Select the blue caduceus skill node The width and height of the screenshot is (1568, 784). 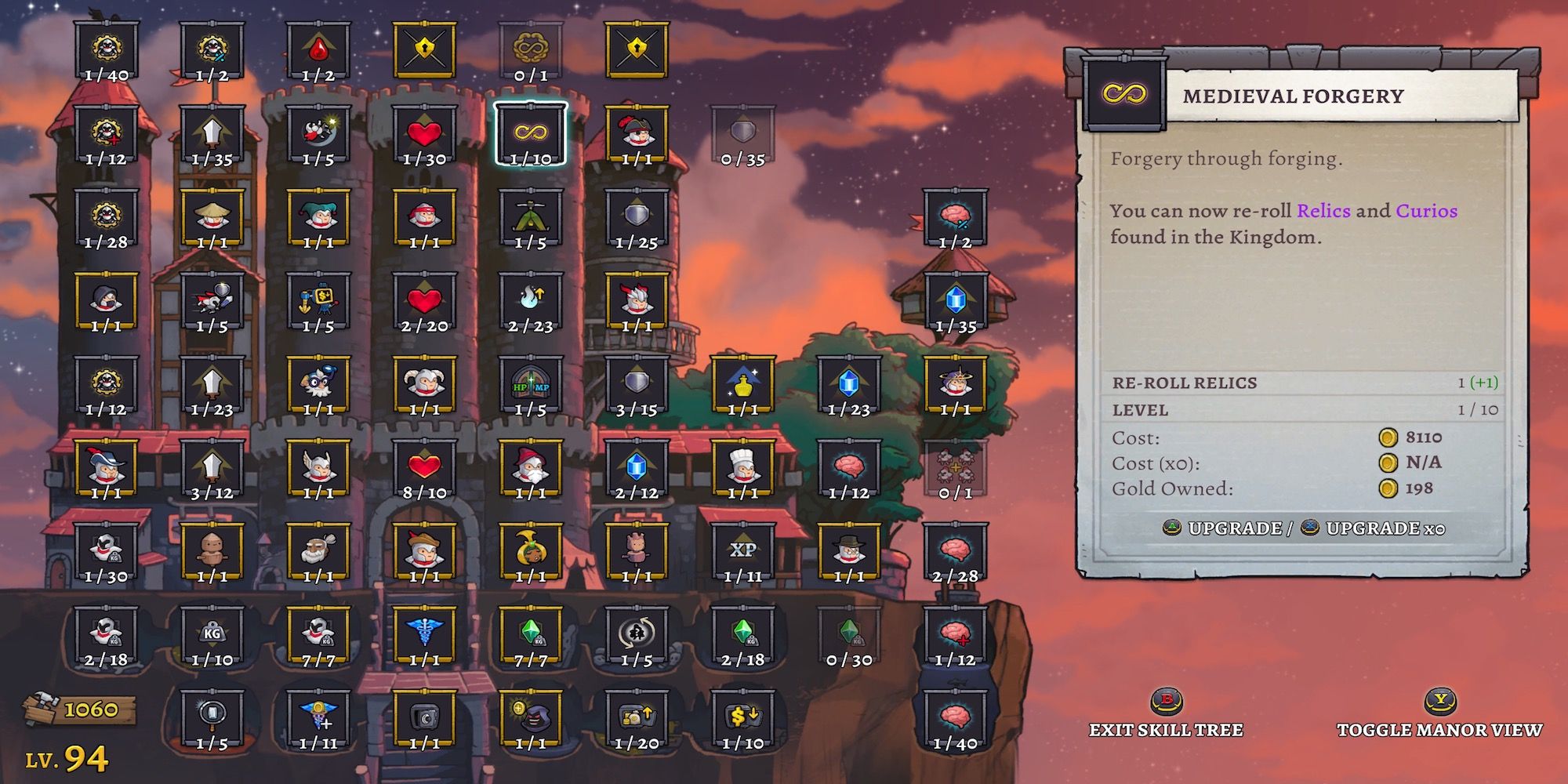point(424,635)
